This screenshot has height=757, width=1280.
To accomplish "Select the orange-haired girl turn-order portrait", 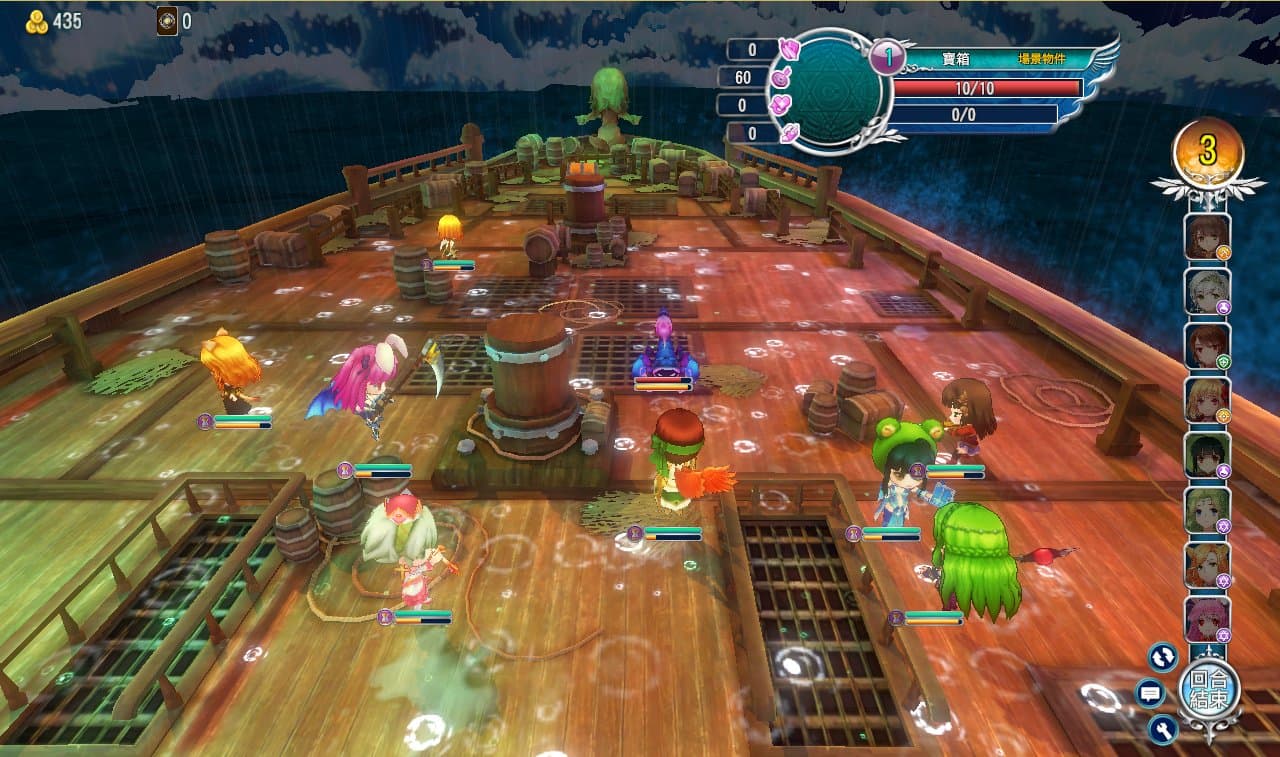I will 1207,565.
